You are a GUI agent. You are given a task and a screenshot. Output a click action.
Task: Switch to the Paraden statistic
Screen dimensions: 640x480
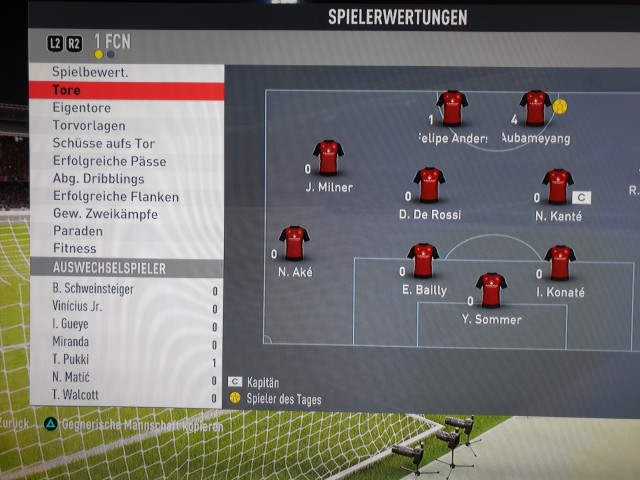point(77,231)
